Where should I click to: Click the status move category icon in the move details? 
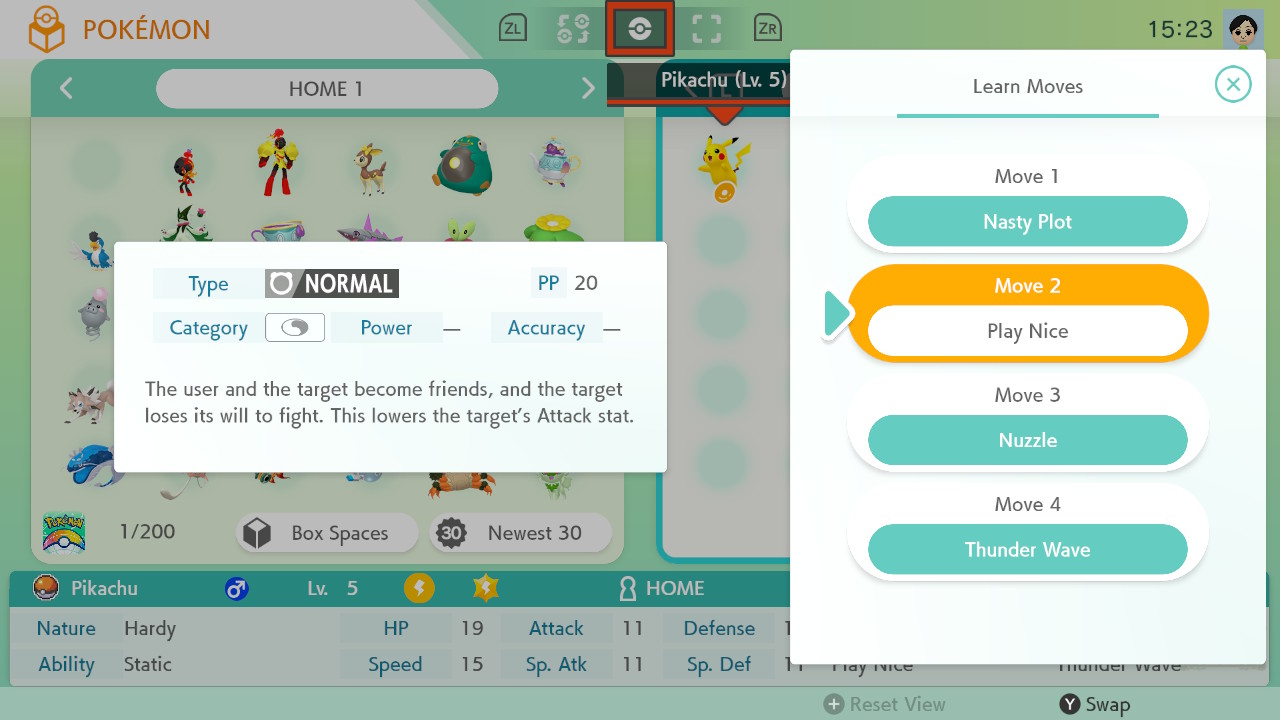pyautogui.click(x=294, y=327)
